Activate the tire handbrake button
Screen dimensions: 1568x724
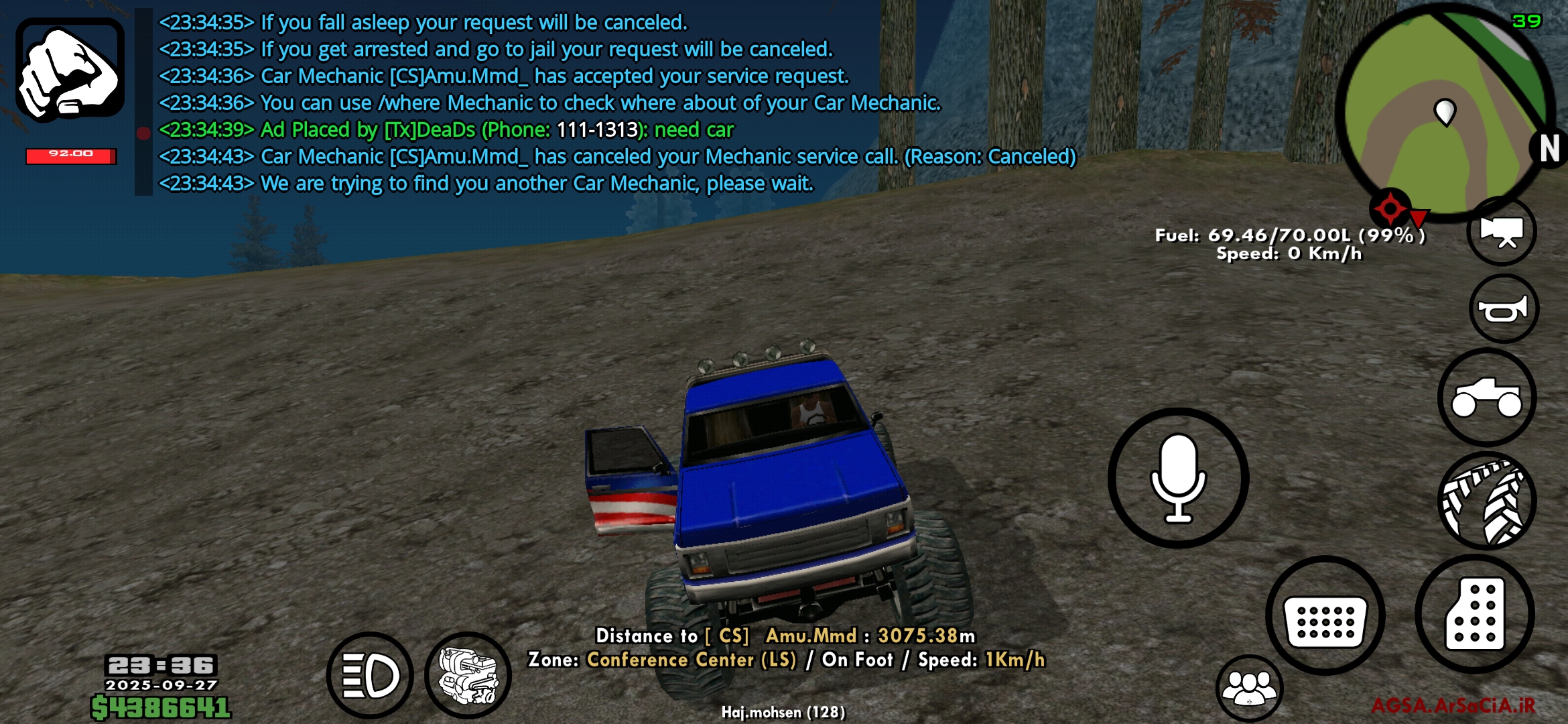tap(1487, 501)
